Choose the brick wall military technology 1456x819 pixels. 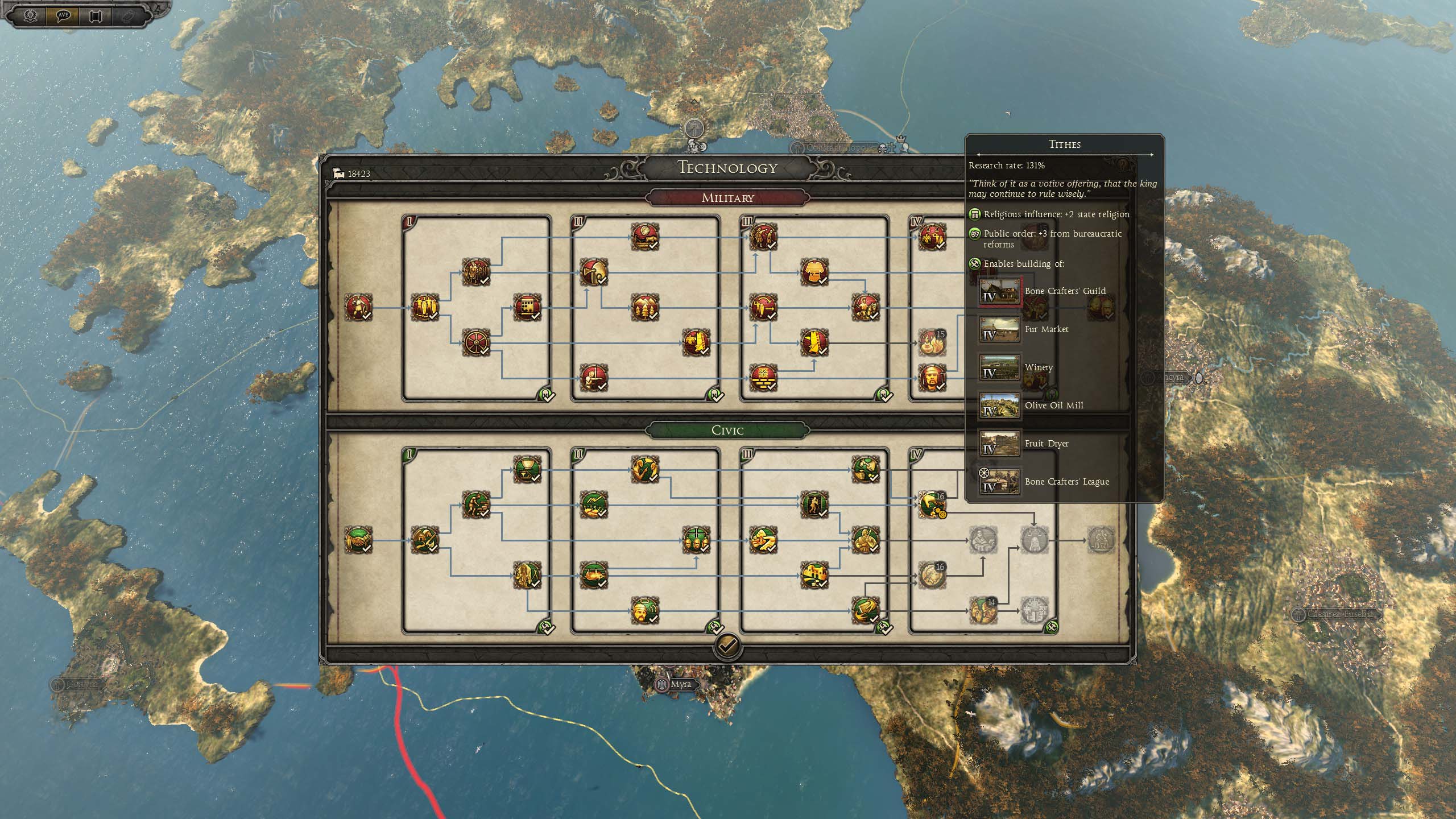point(763,378)
